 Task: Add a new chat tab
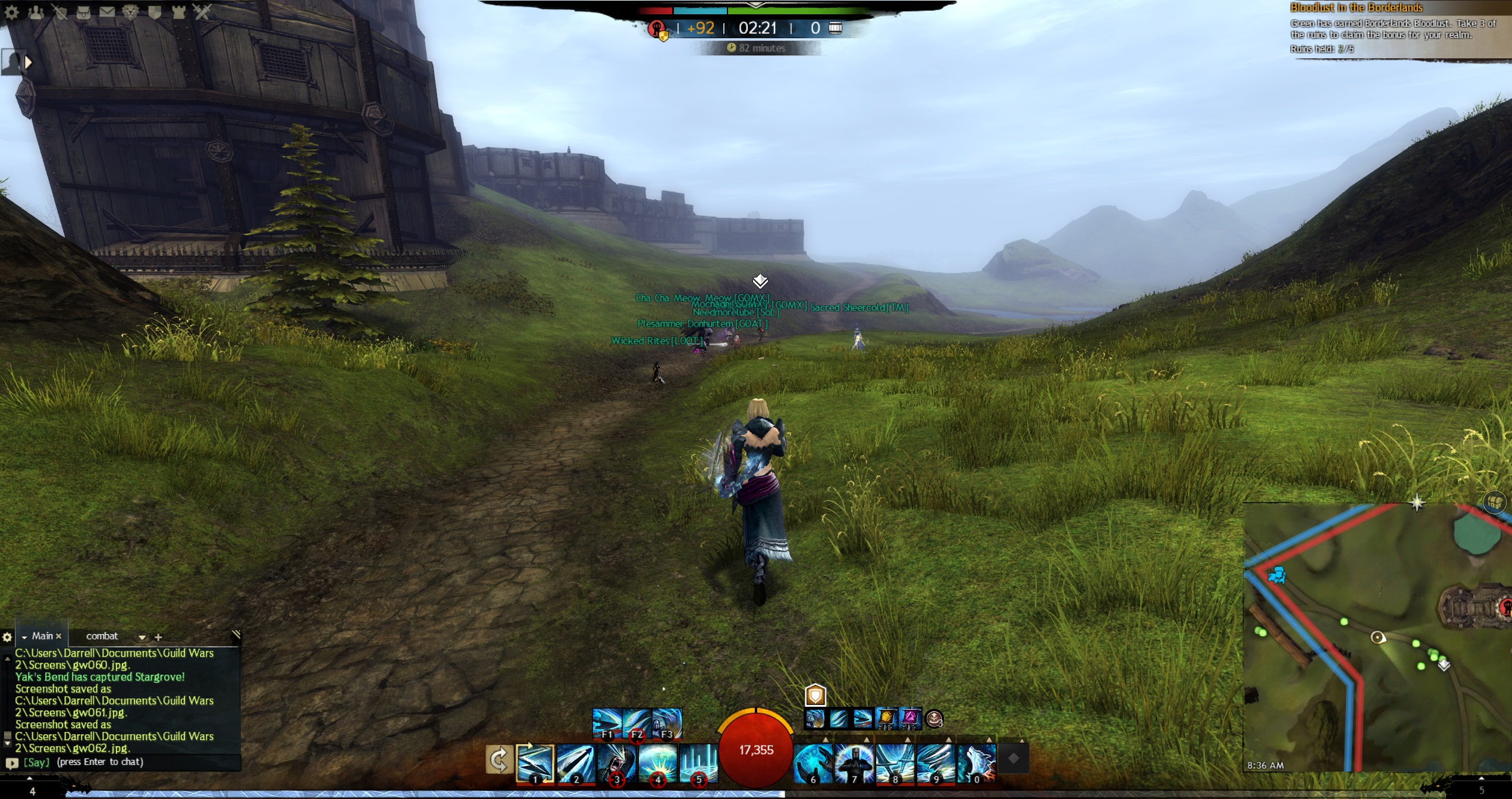(x=158, y=637)
